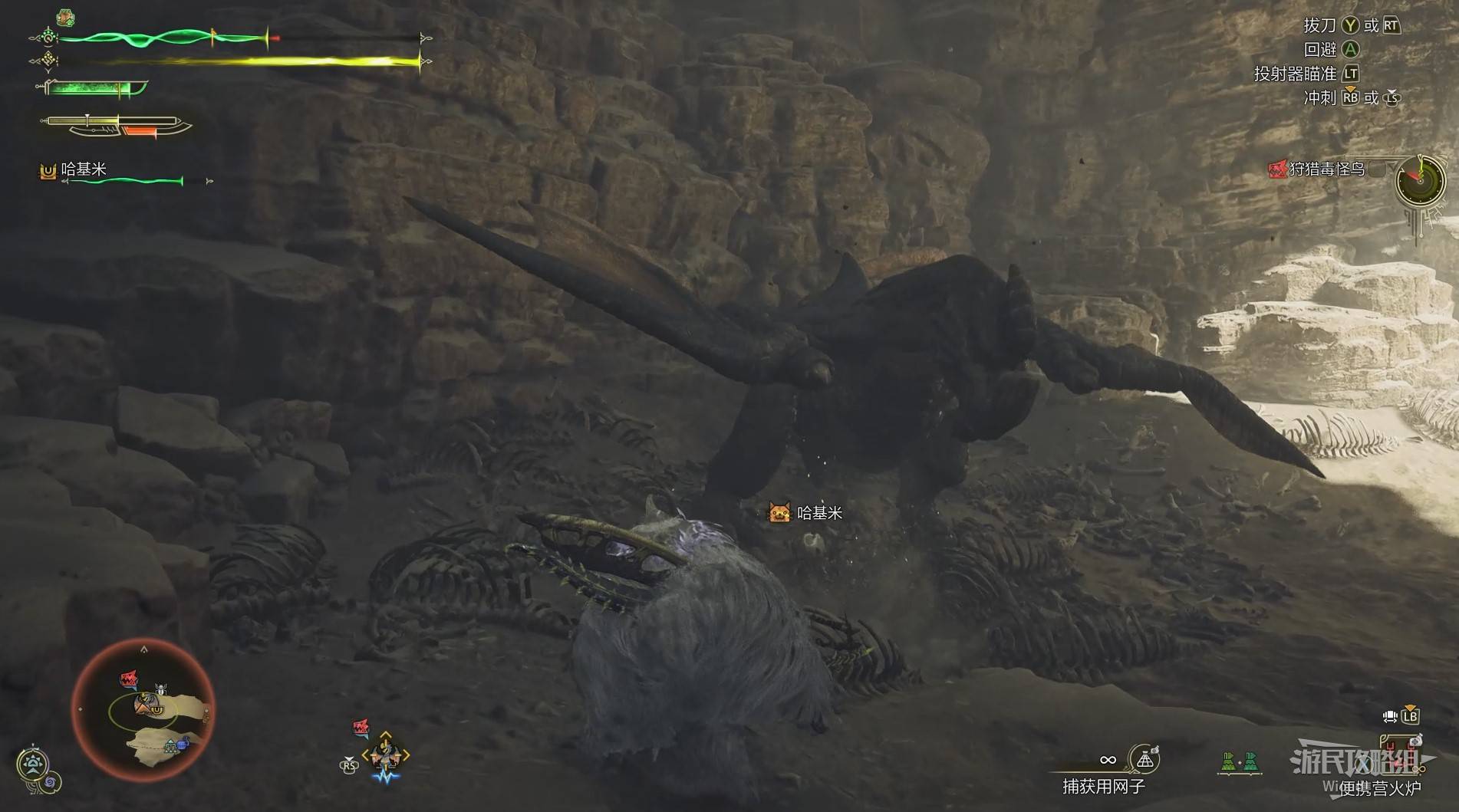Select the scarab insect marker on the minimap
Screen dimensions: 1459x812
tap(161, 690)
